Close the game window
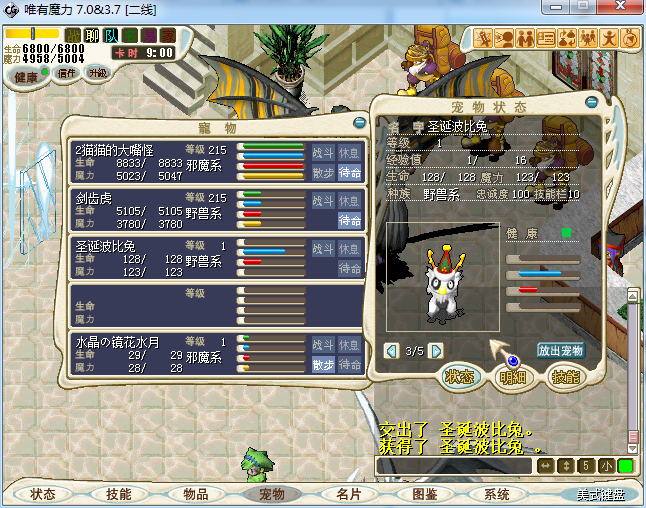 pyautogui.click(x=626, y=9)
